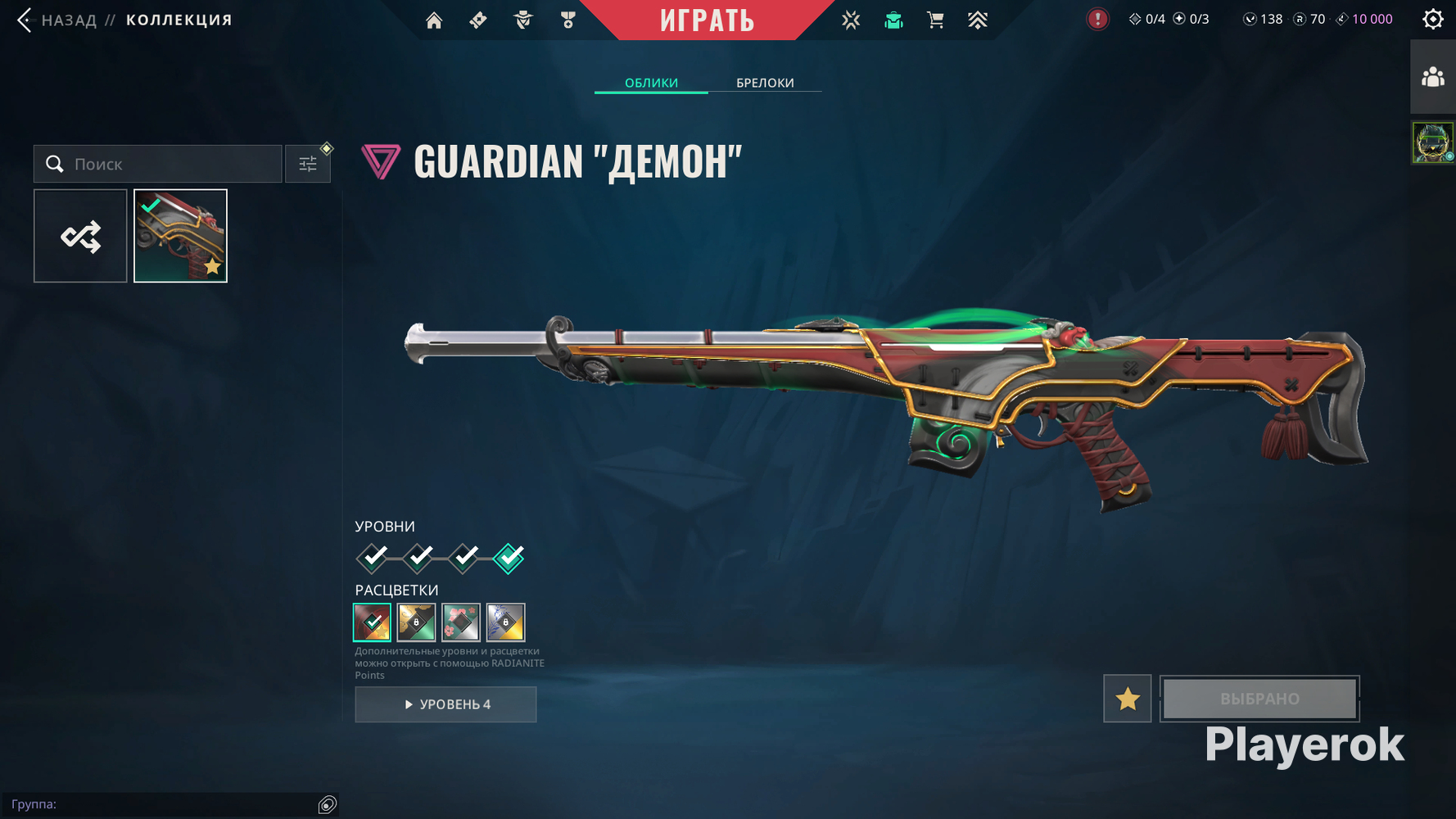Click the ИГРАТЬ play button
The image size is (1456, 819).
707,20
